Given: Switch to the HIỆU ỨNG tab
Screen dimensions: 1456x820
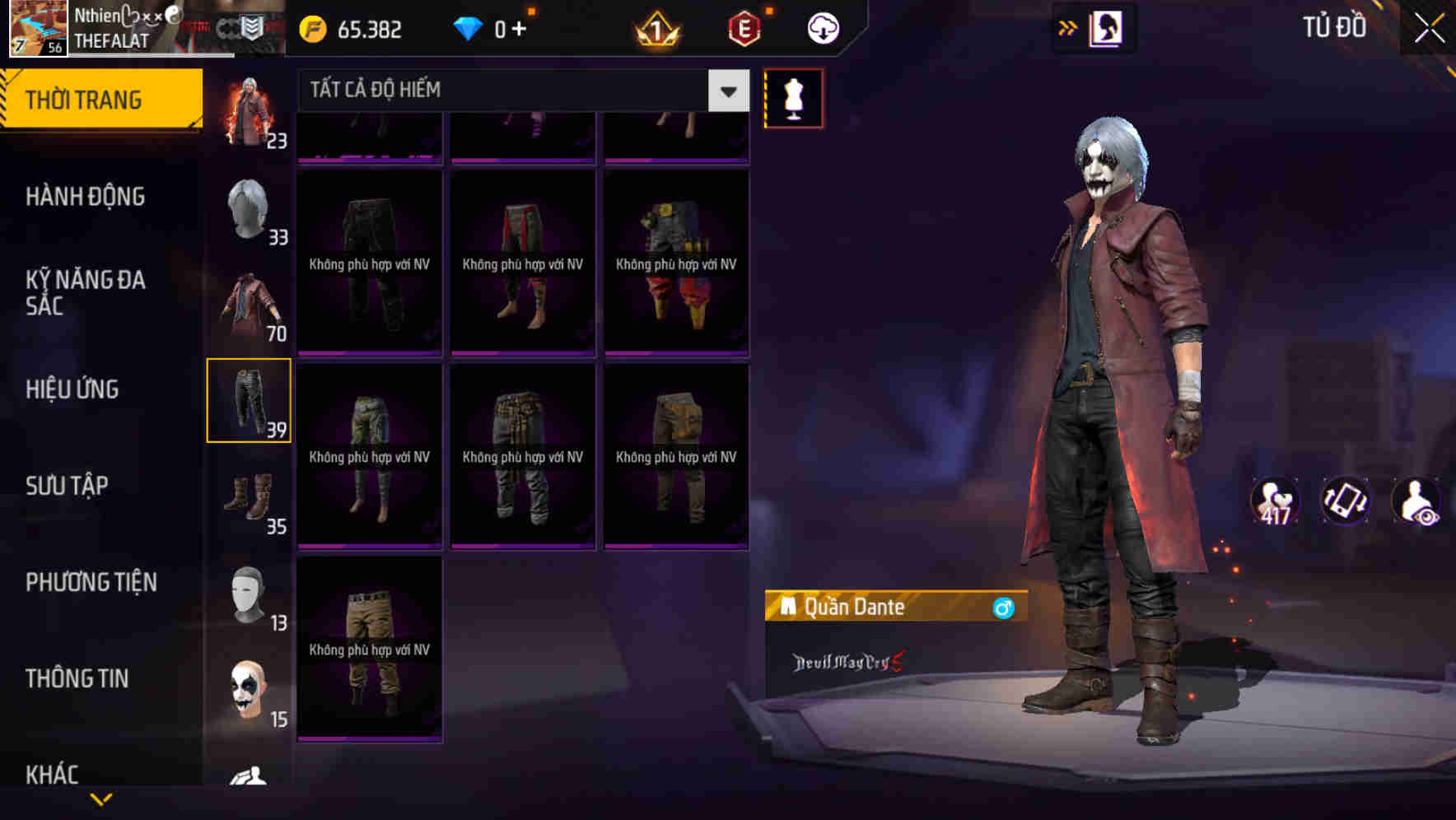Looking at the screenshot, I should pos(72,389).
